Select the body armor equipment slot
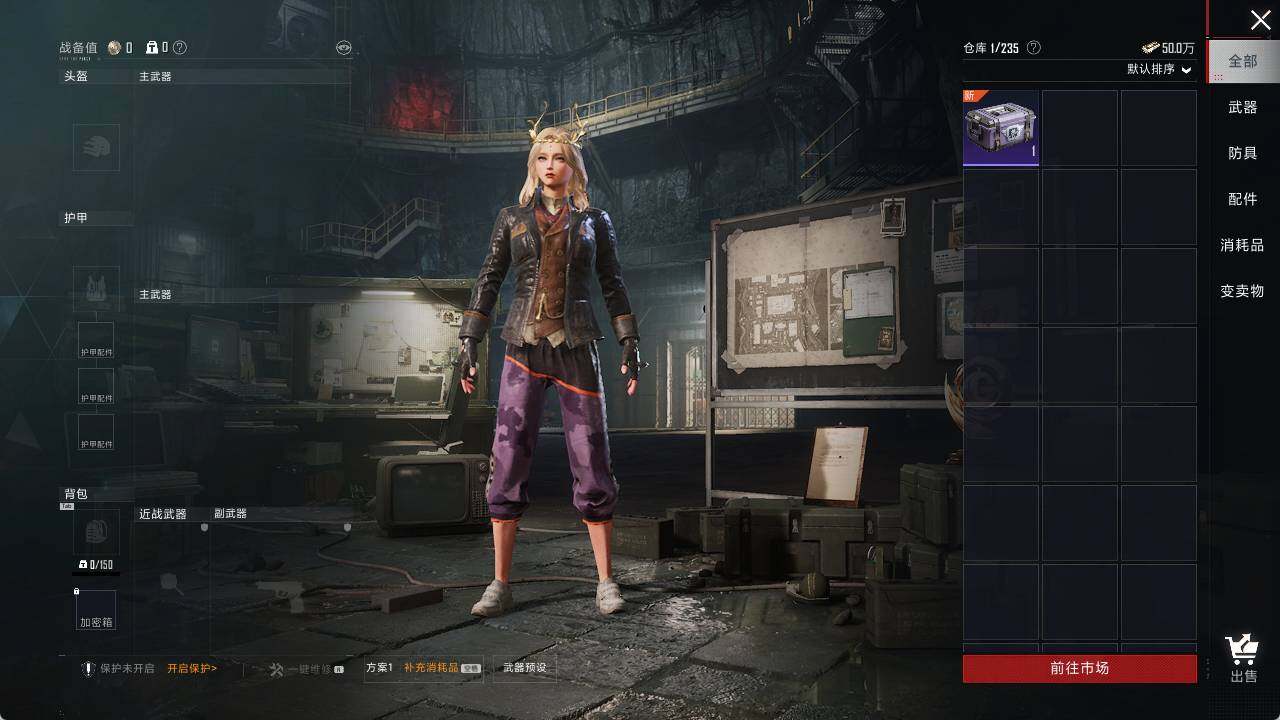Image resolution: width=1280 pixels, height=720 pixels. pyautogui.click(x=96, y=289)
